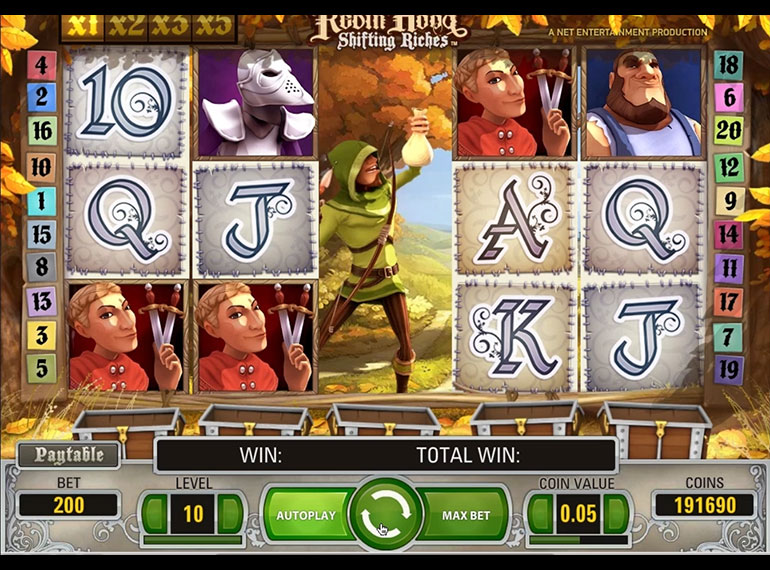Choose payline 20 marker
Image resolution: width=770 pixels, height=570 pixels.
coord(728,131)
